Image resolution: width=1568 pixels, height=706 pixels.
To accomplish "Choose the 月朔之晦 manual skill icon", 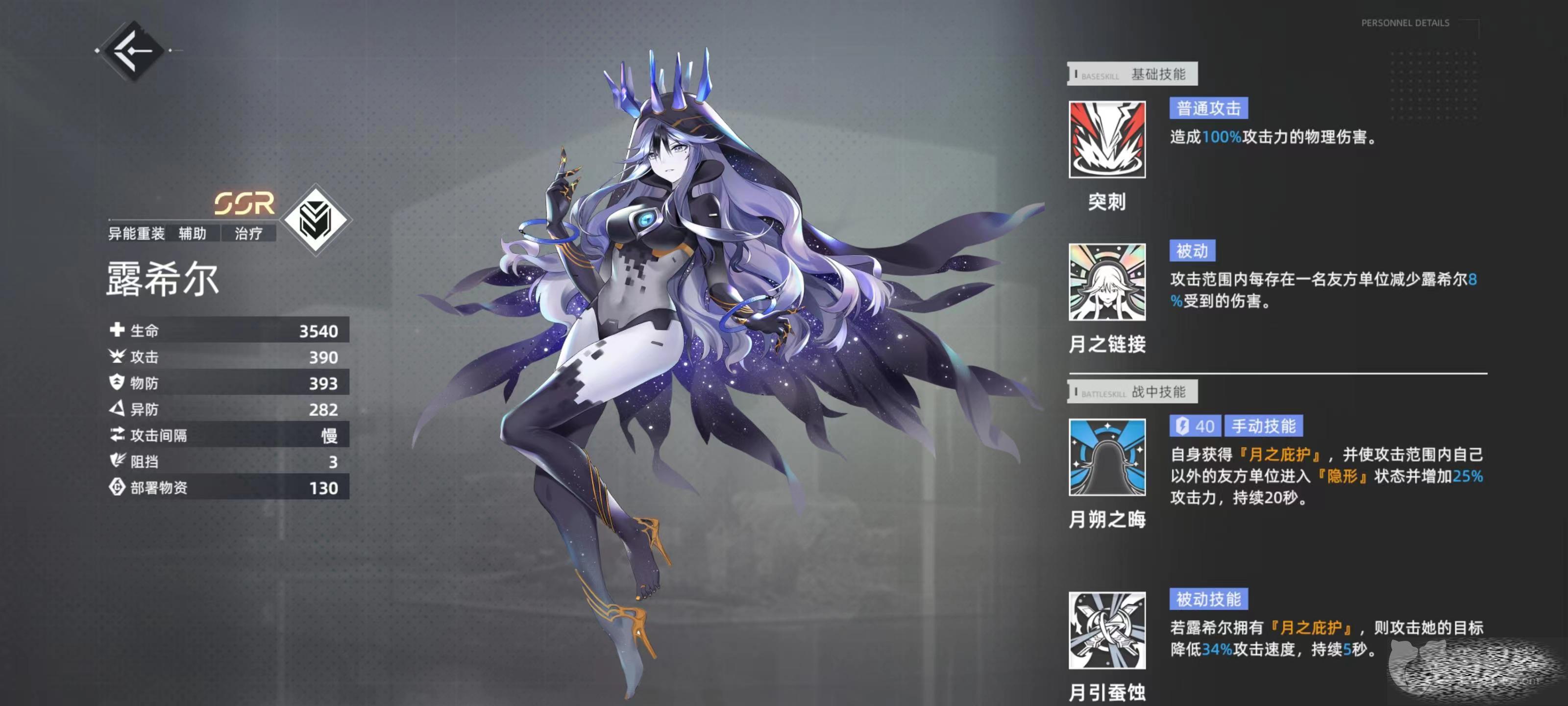I will point(1106,457).
